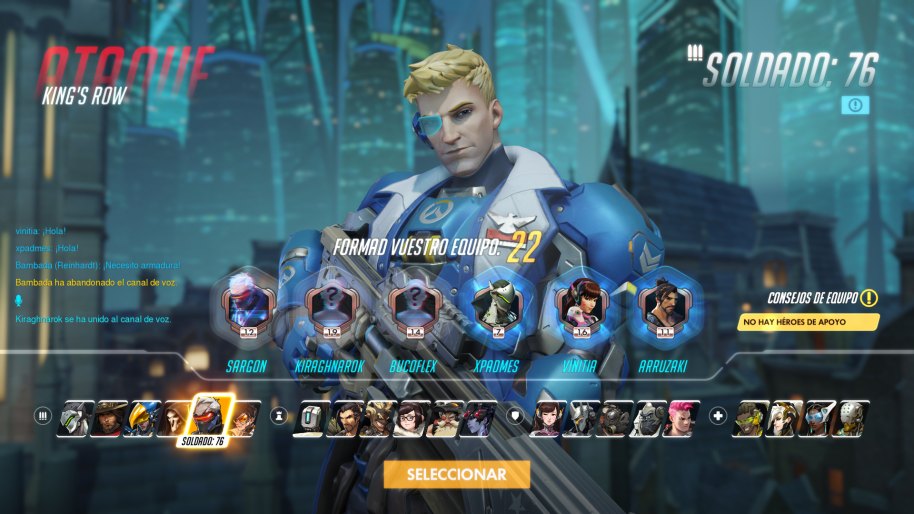
Task: Click the Consejos de Equipo warning icon
Action: click(x=869, y=298)
